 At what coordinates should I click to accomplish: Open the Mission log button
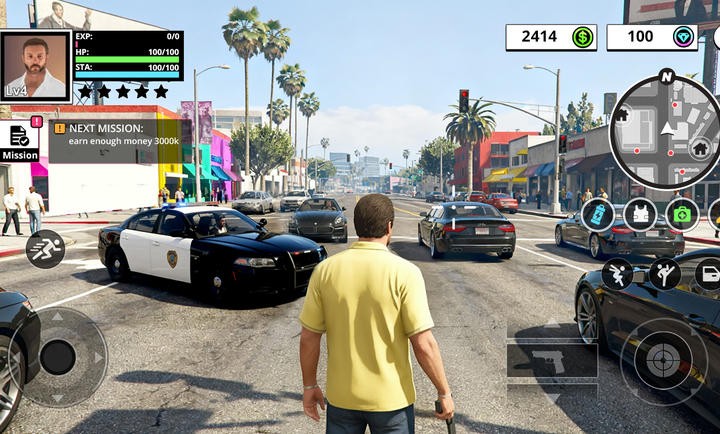click(19, 141)
